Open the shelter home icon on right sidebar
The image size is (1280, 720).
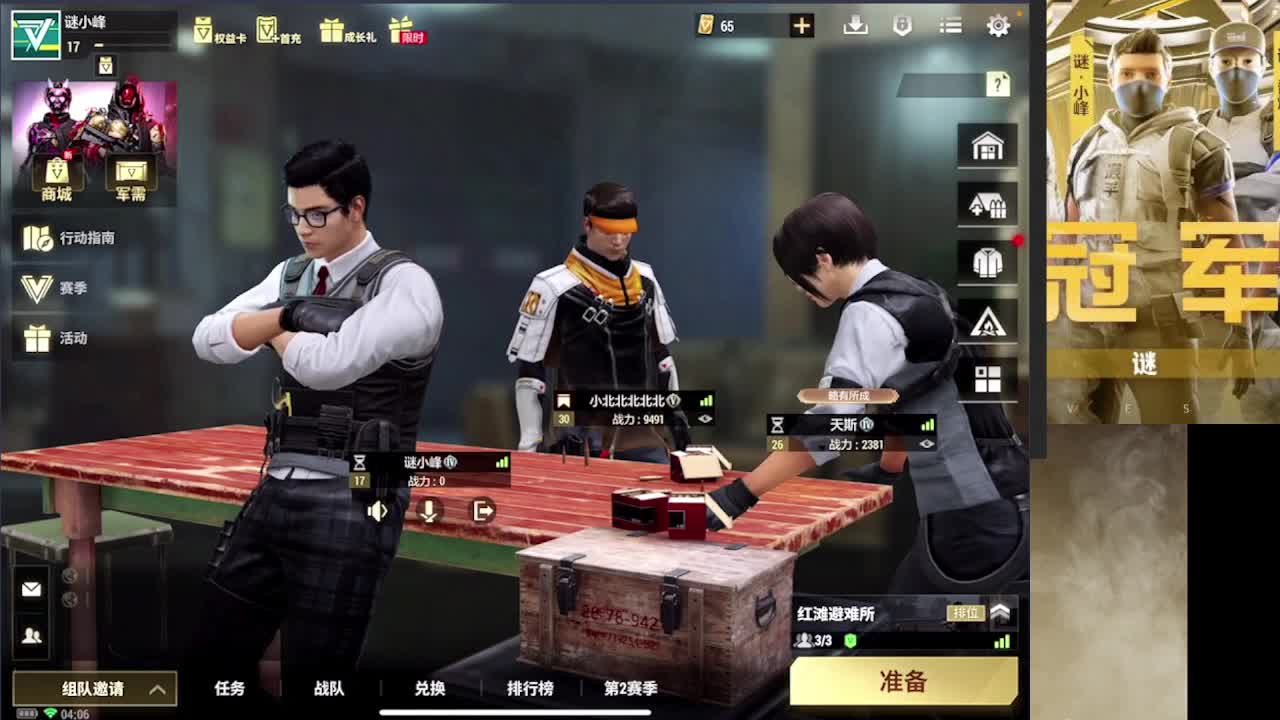coord(986,145)
